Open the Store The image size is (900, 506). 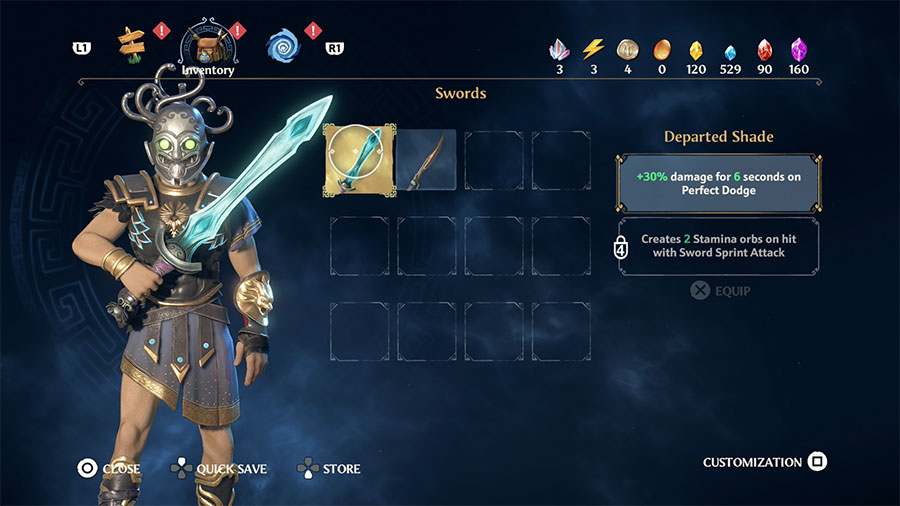pos(329,468)
